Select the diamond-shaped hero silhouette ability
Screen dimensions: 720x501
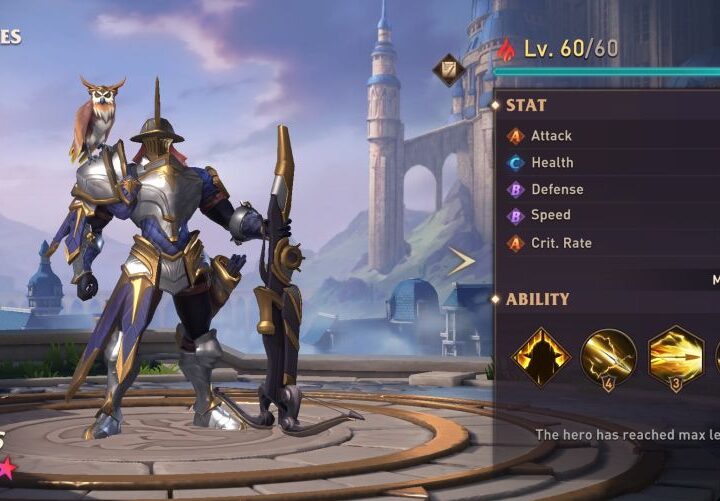click(541, 356)
